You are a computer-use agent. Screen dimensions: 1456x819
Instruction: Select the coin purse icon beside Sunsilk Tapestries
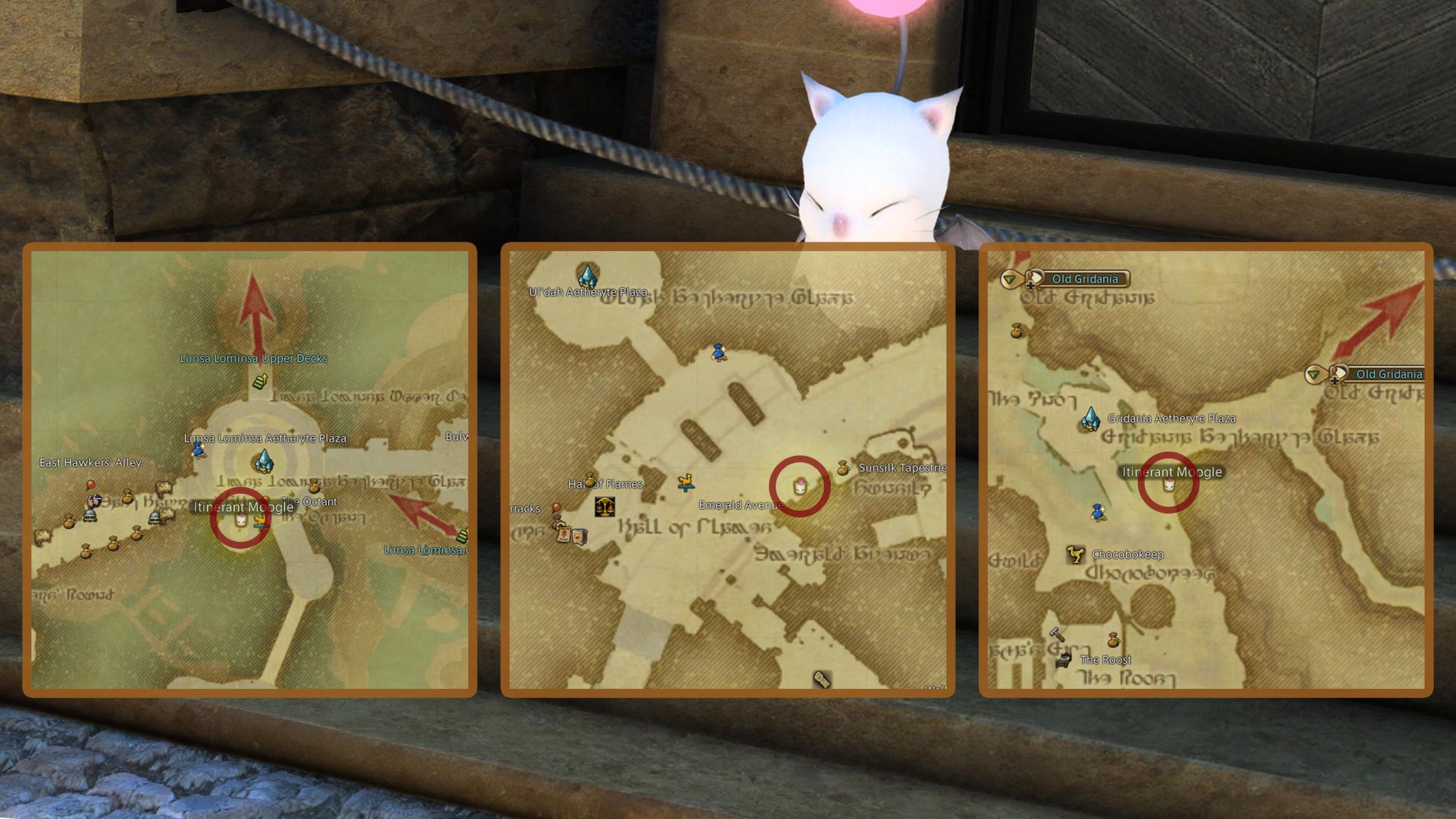point(842,470)
